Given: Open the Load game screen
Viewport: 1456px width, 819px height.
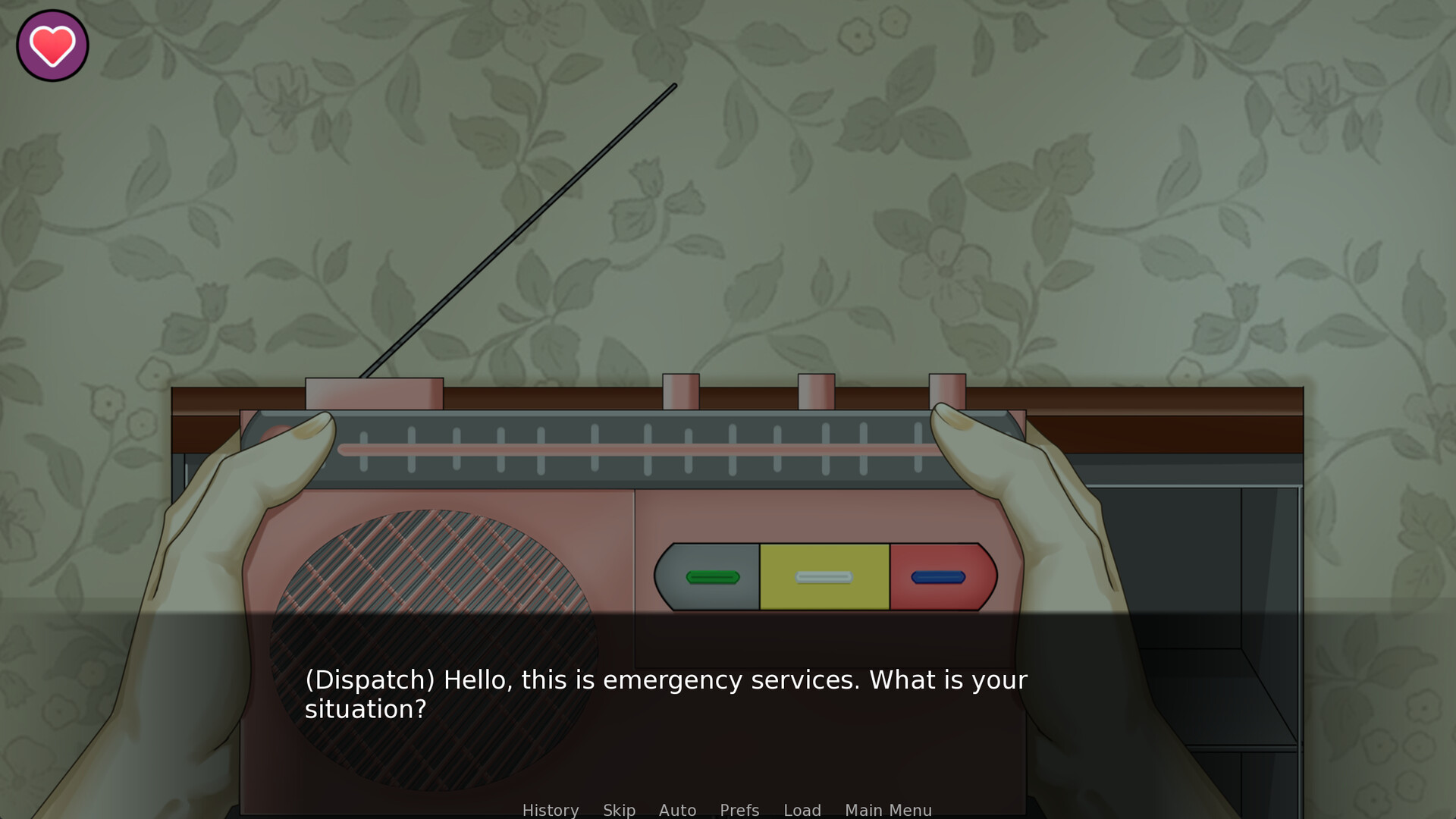Looking at the screenshot, I should (x=802, y=810).
